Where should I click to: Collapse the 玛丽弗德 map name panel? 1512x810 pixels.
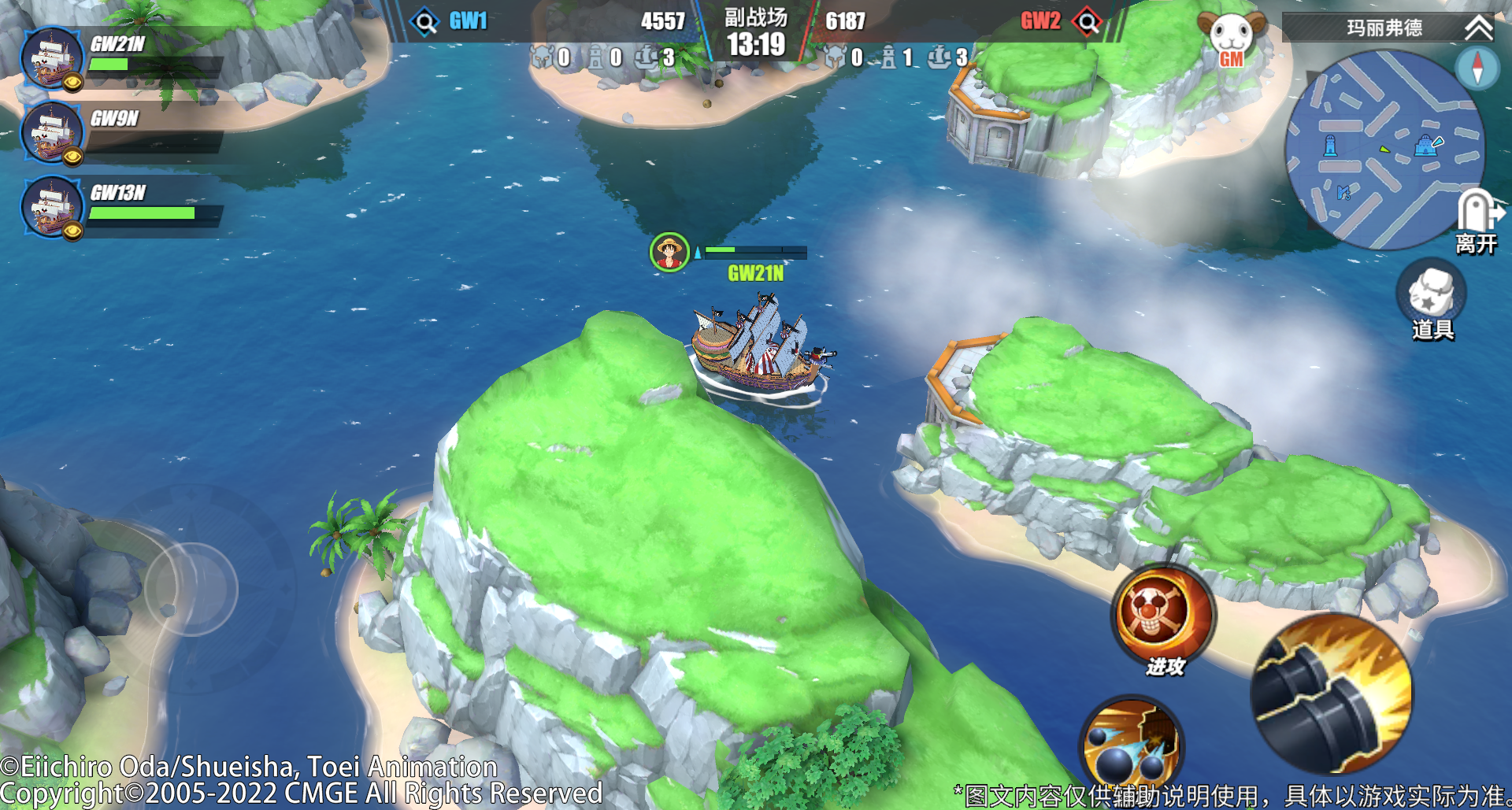[1478, 28]
